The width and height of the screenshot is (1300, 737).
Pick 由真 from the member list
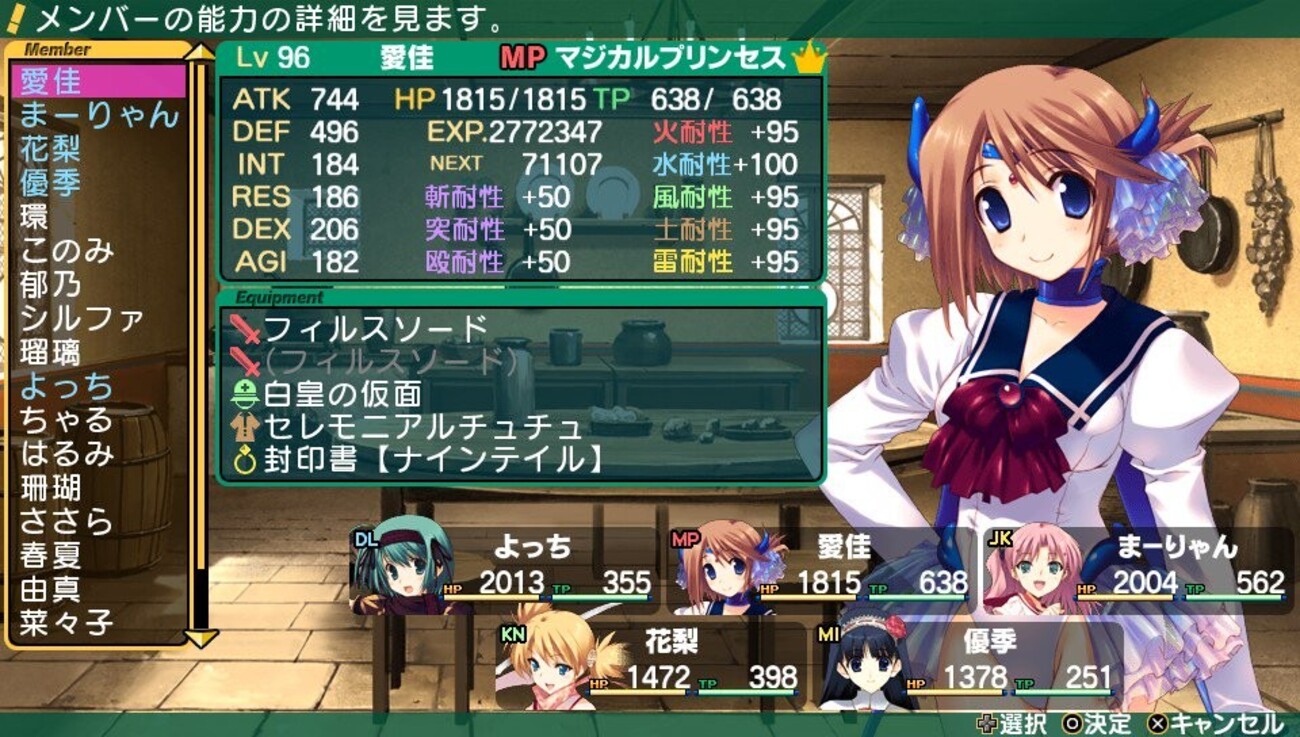point(52,590)
